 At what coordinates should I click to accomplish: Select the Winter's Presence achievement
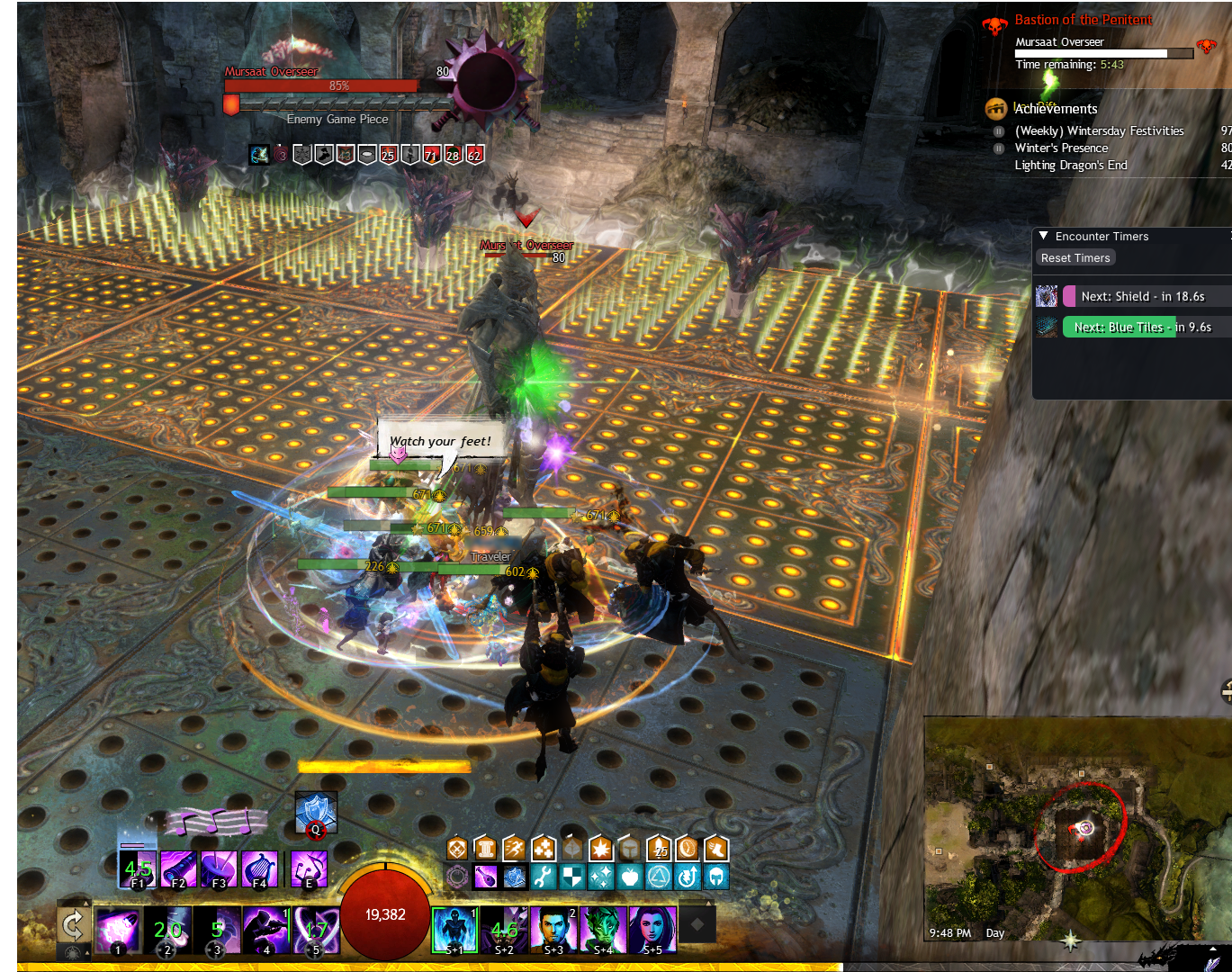pos(1061,148)
